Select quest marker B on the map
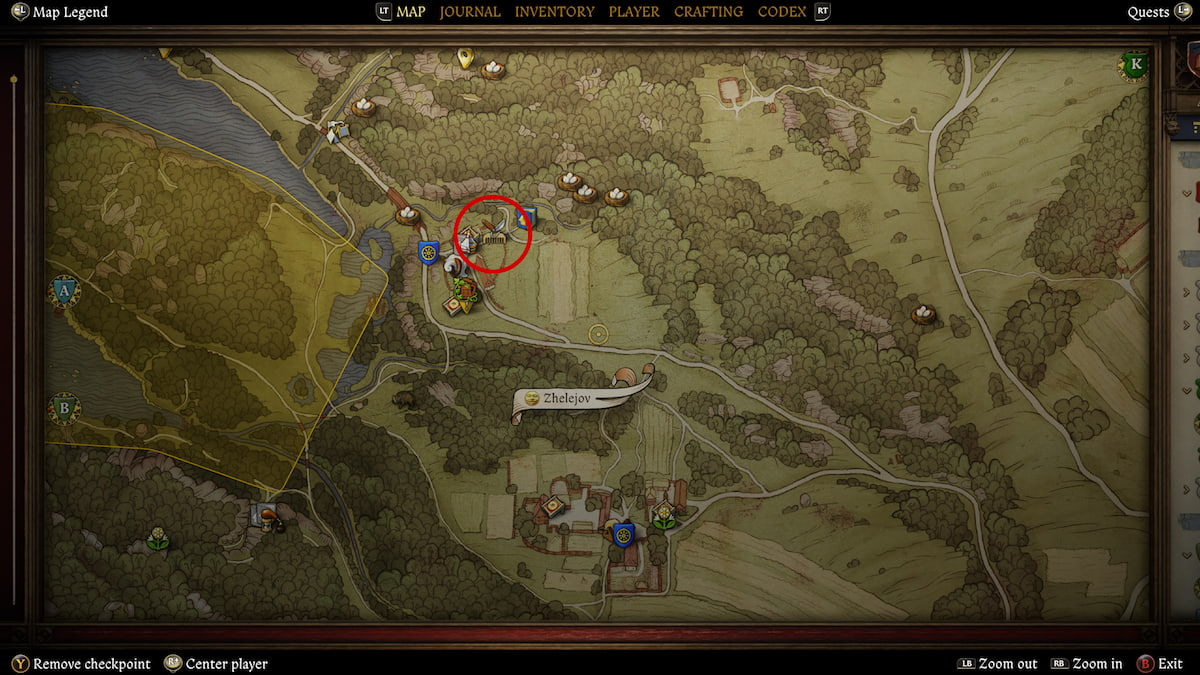The width and height of the screenshot is (1200, 675). pos(65,408)
